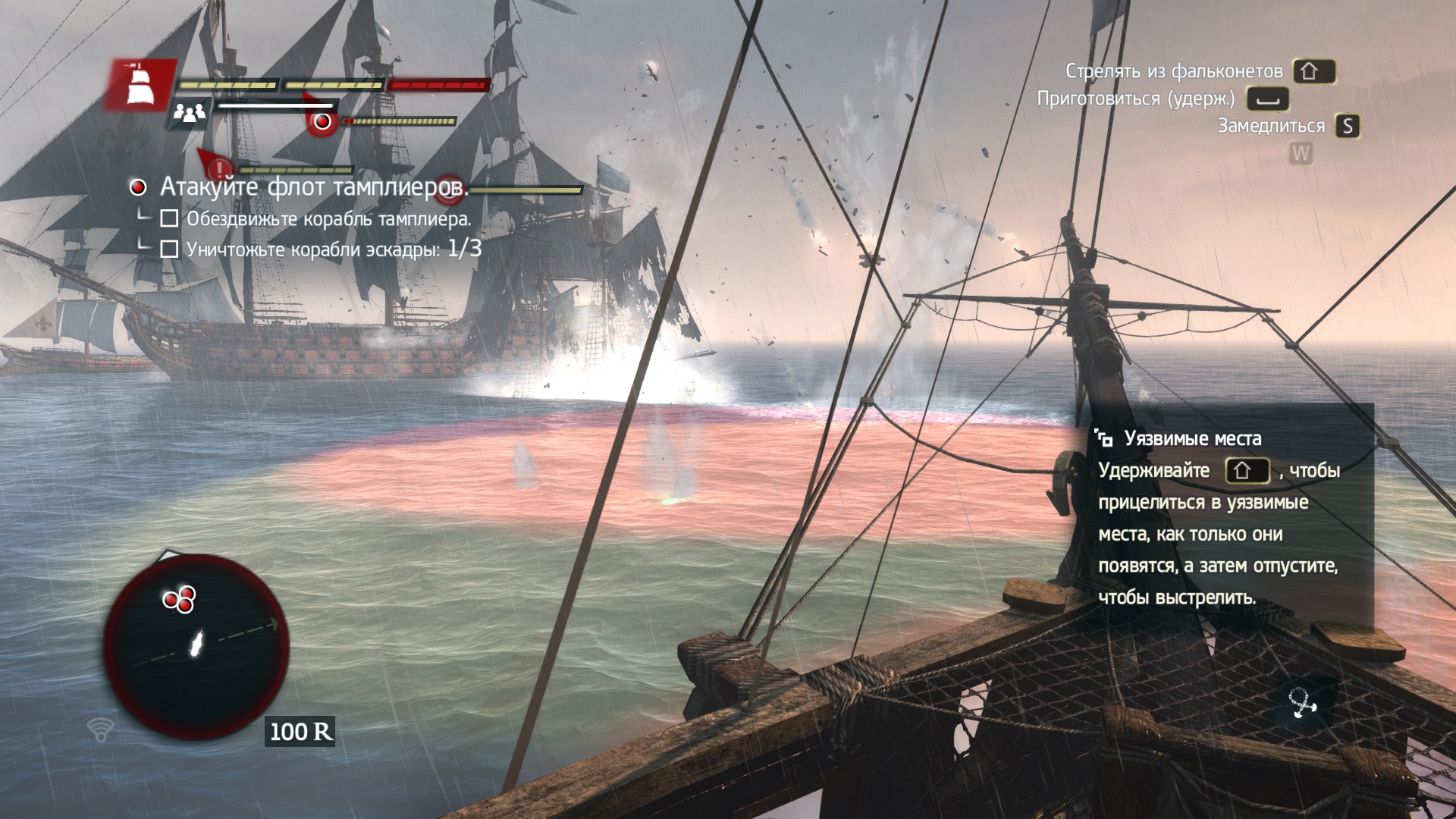Click the swivel gun weapon icon
The height and width of the screenshot is (819, 1456).
click(x=1303, y=703)
